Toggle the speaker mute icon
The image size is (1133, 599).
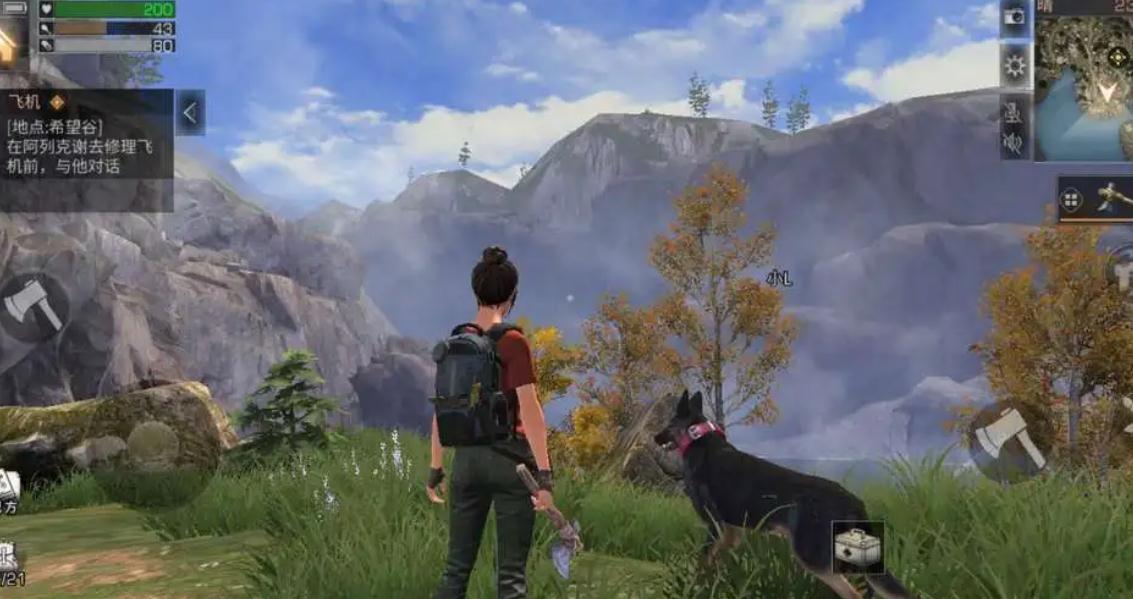pyautogui.click(x=1014, y=143)
